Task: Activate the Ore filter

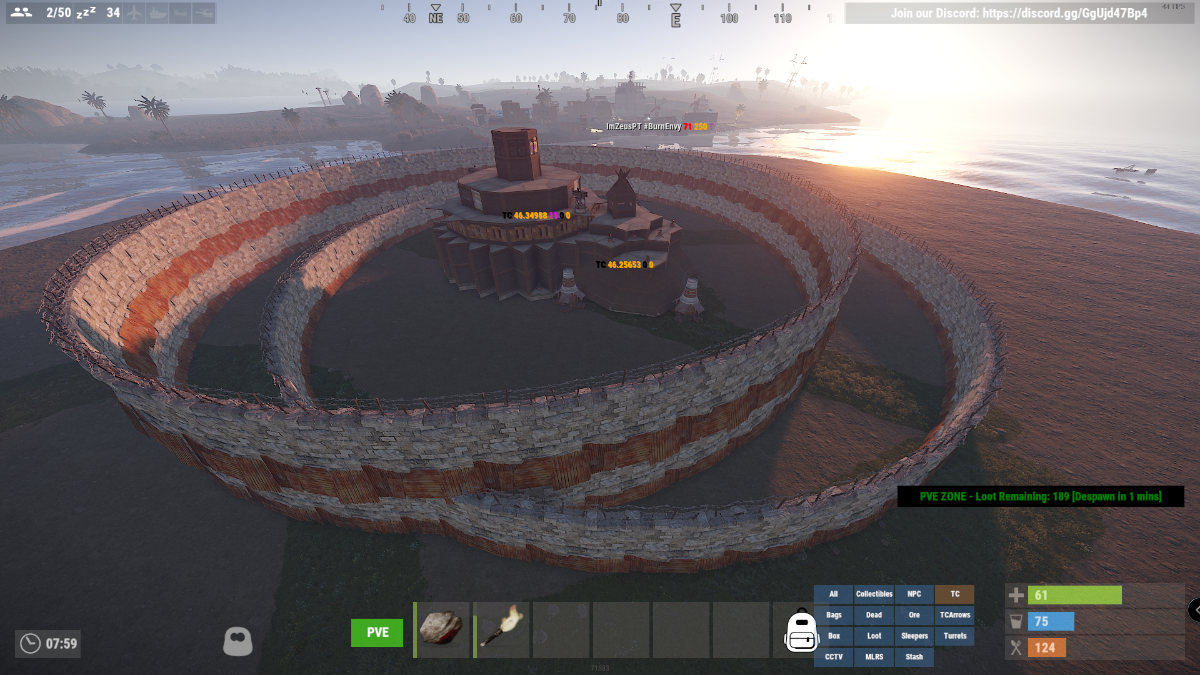Action: pyautogui.click(x=914, y=615)
